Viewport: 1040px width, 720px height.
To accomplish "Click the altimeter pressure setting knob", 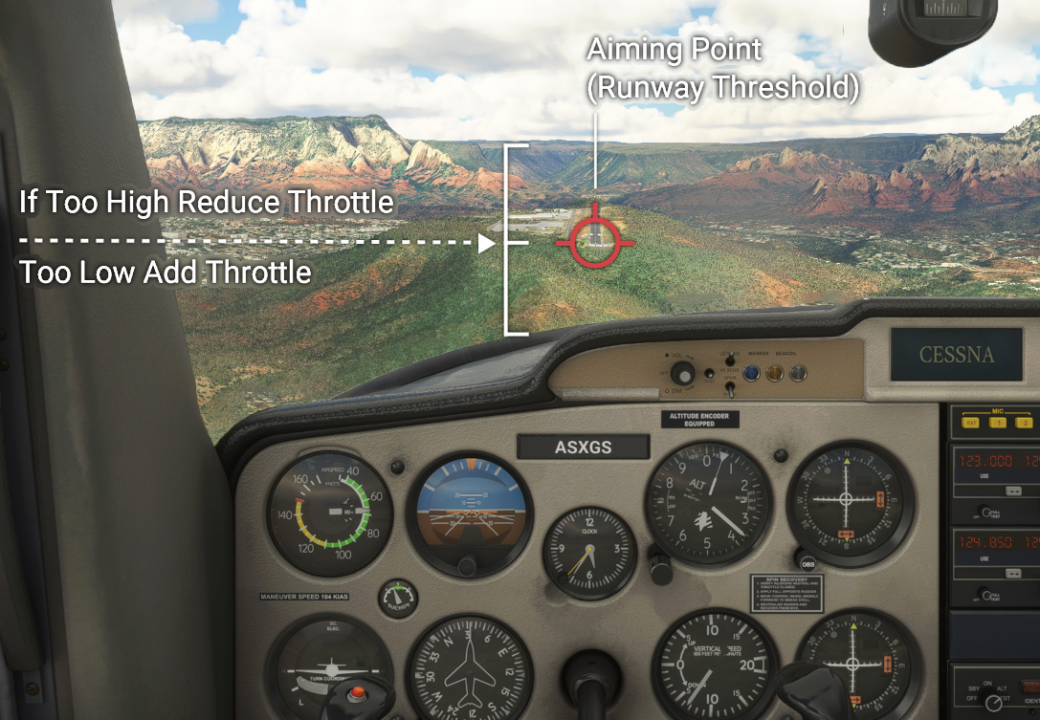I will click(661, 569).
